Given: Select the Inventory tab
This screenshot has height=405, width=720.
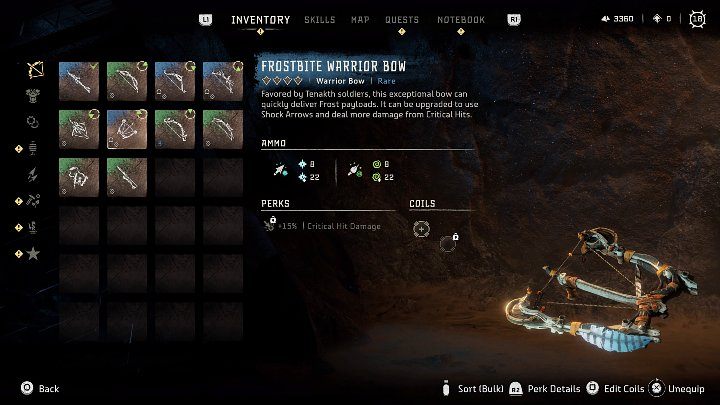Looking at the screenshot, I should pos(260,20).
